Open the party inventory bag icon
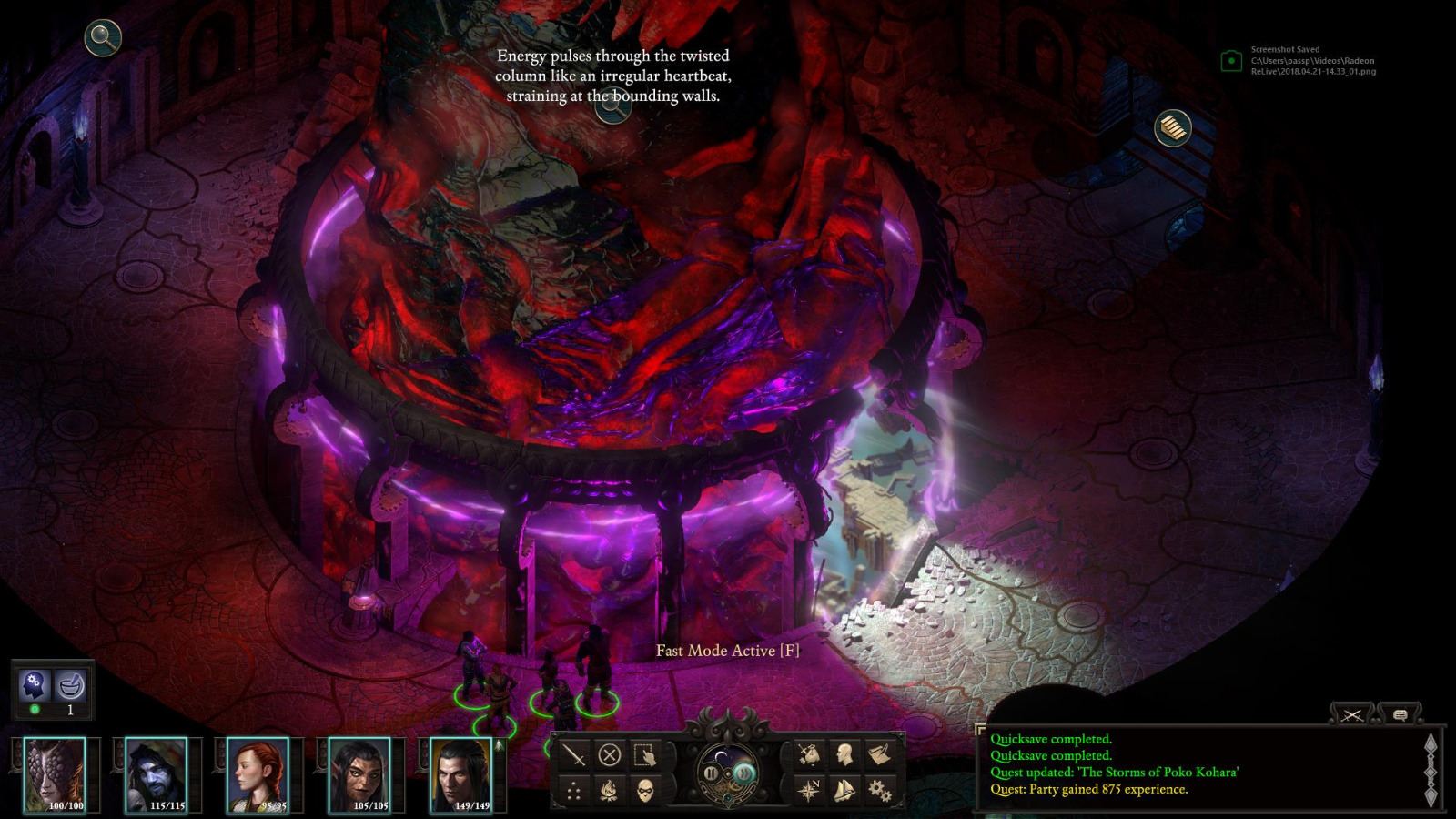 [808, 754]
